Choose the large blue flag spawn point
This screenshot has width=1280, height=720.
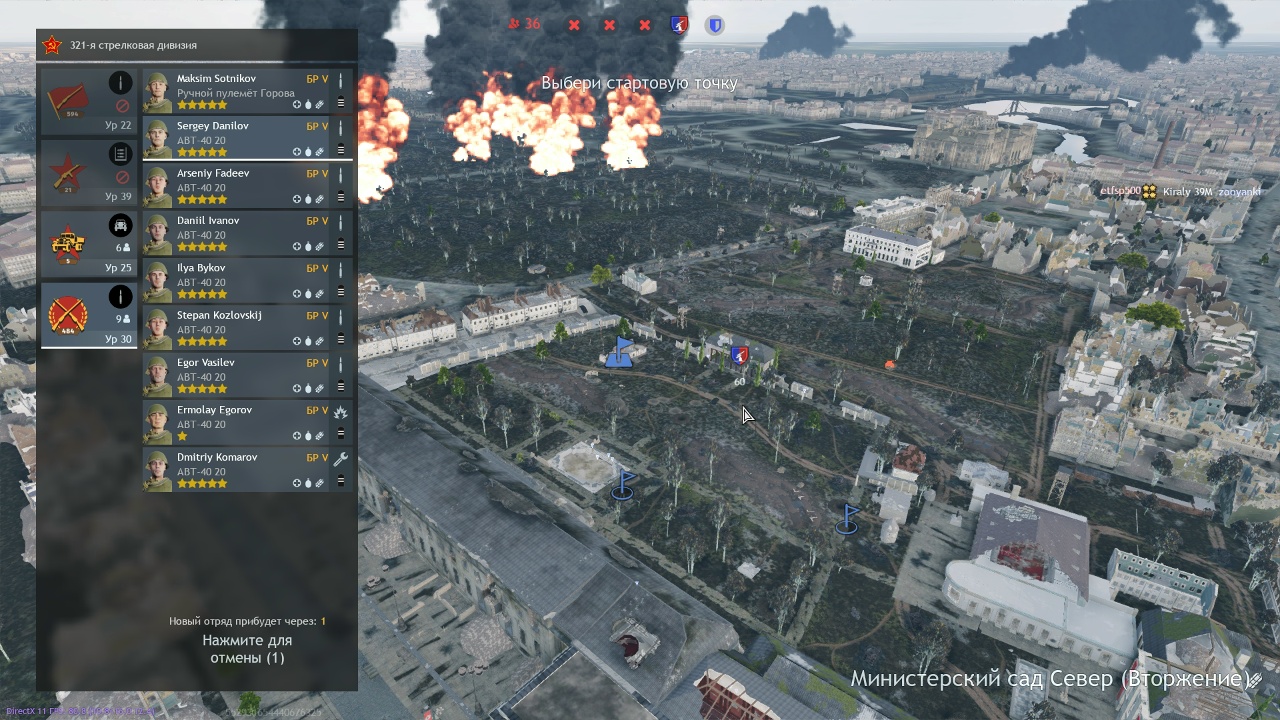pyautogui.click(x=621, y=353)
